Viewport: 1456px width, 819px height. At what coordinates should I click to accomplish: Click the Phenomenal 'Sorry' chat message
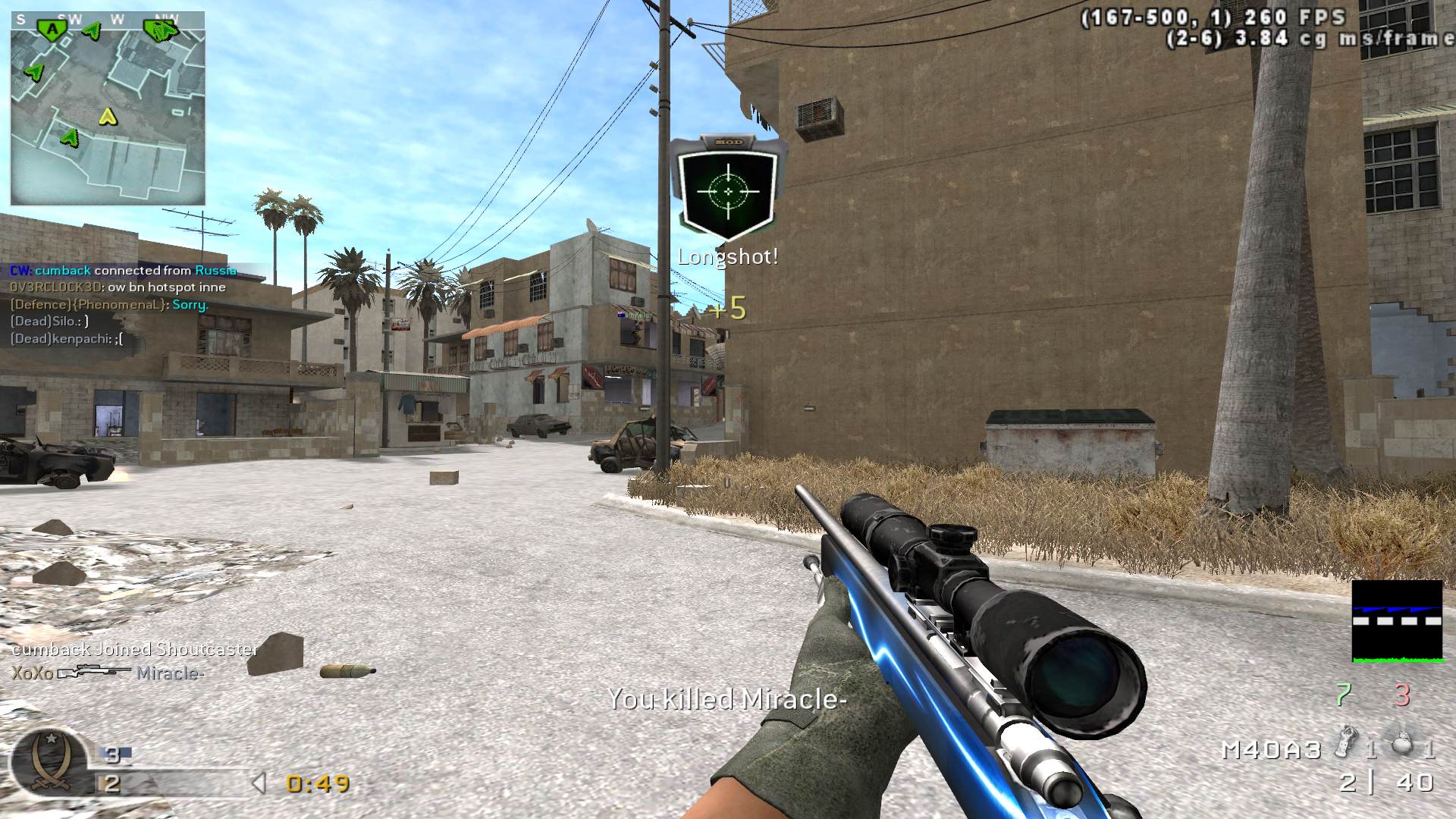click(108, 305)
